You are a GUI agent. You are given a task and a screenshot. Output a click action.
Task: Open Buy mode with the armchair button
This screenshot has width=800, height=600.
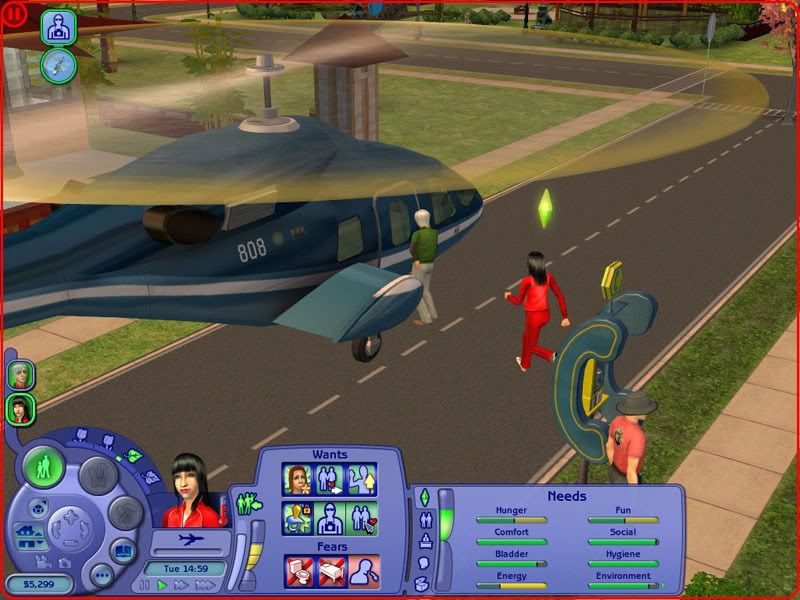[98, 474]
